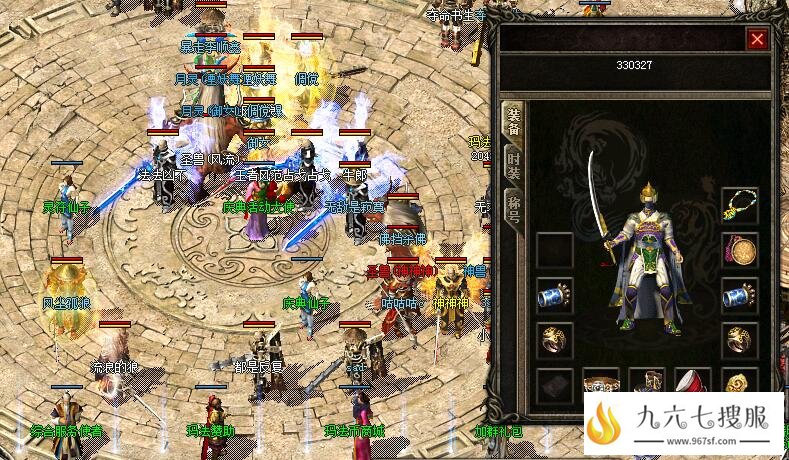Select the left-hand gold ring slot
The width and height of the screenshot is (789, 460).
[554, 340]
